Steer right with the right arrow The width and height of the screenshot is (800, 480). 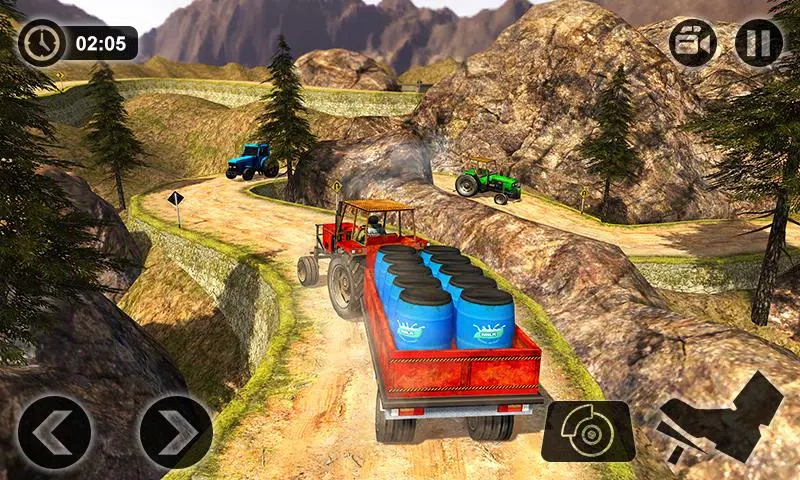pos(176,432)
